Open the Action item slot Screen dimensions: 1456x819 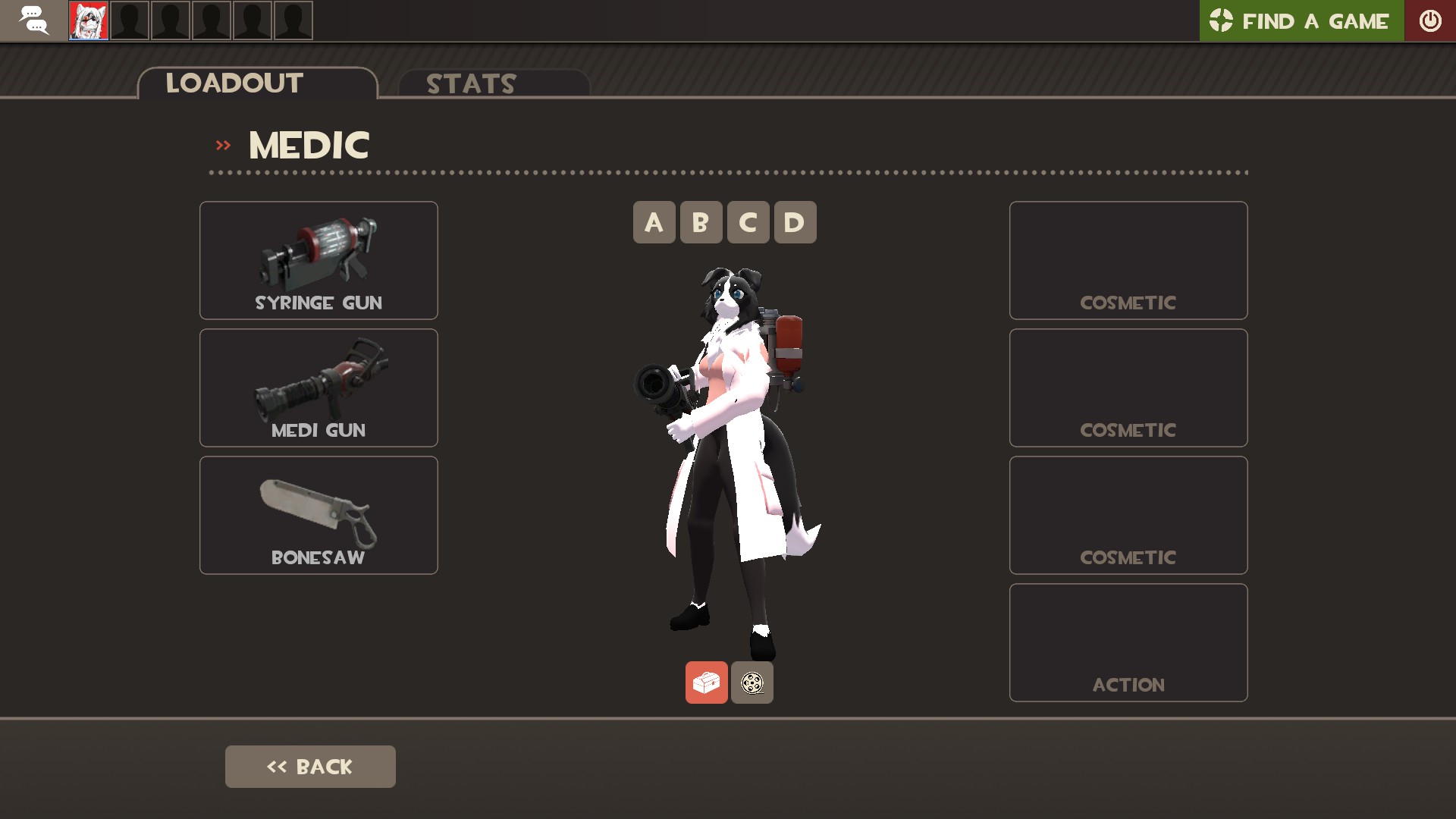(x=1128, y=642)
